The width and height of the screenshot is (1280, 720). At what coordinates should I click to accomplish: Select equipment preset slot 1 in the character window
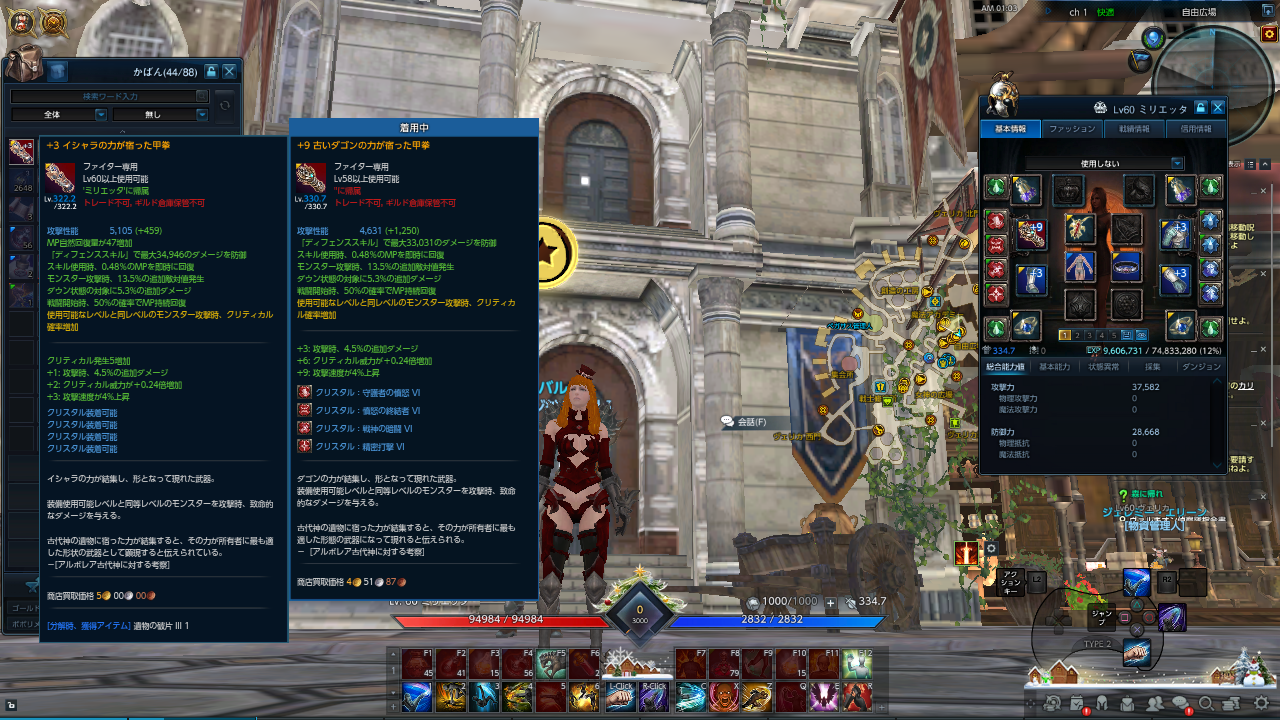[x=1063, y=336]
